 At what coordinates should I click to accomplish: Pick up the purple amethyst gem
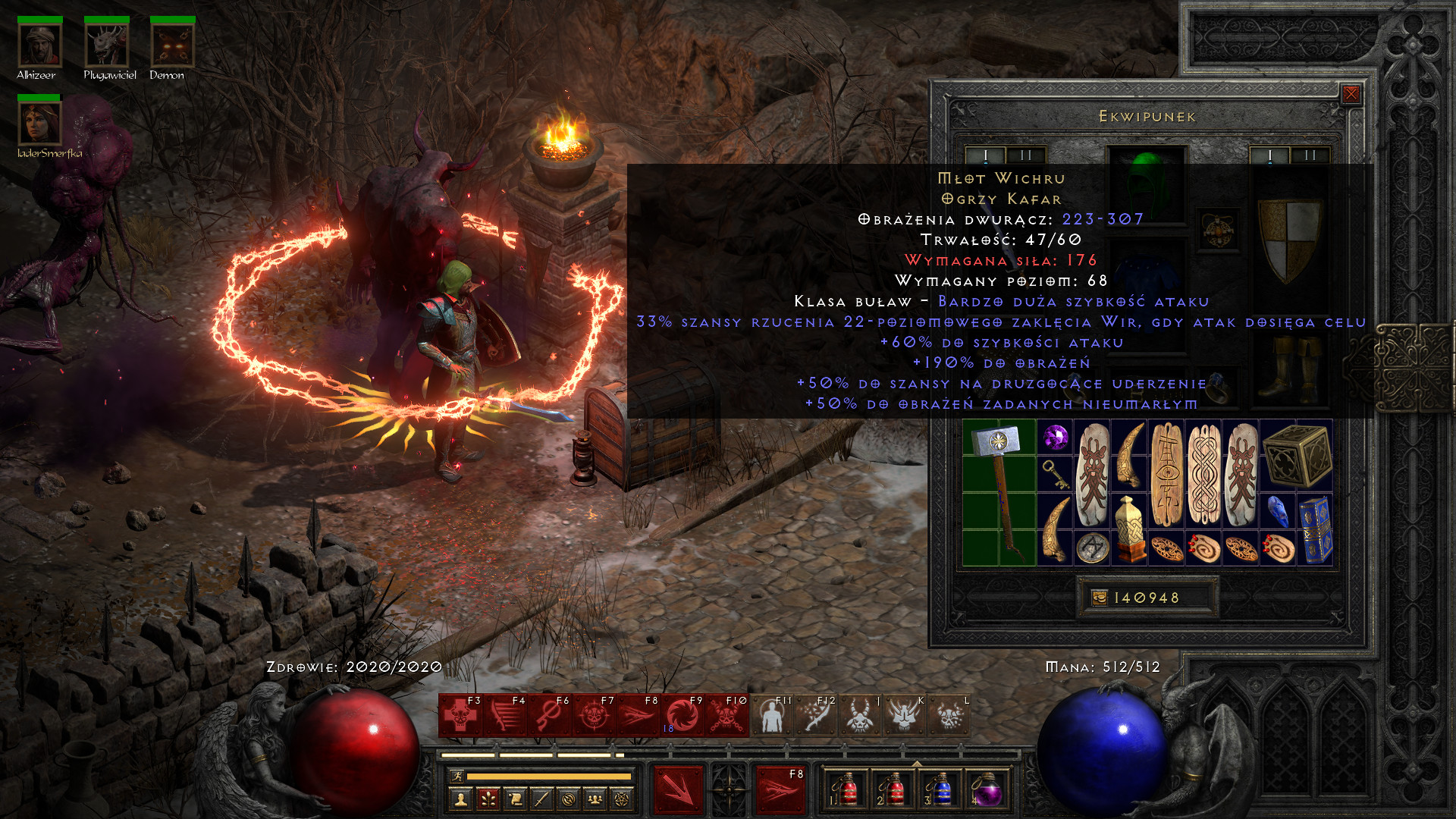click(1055, 438)
